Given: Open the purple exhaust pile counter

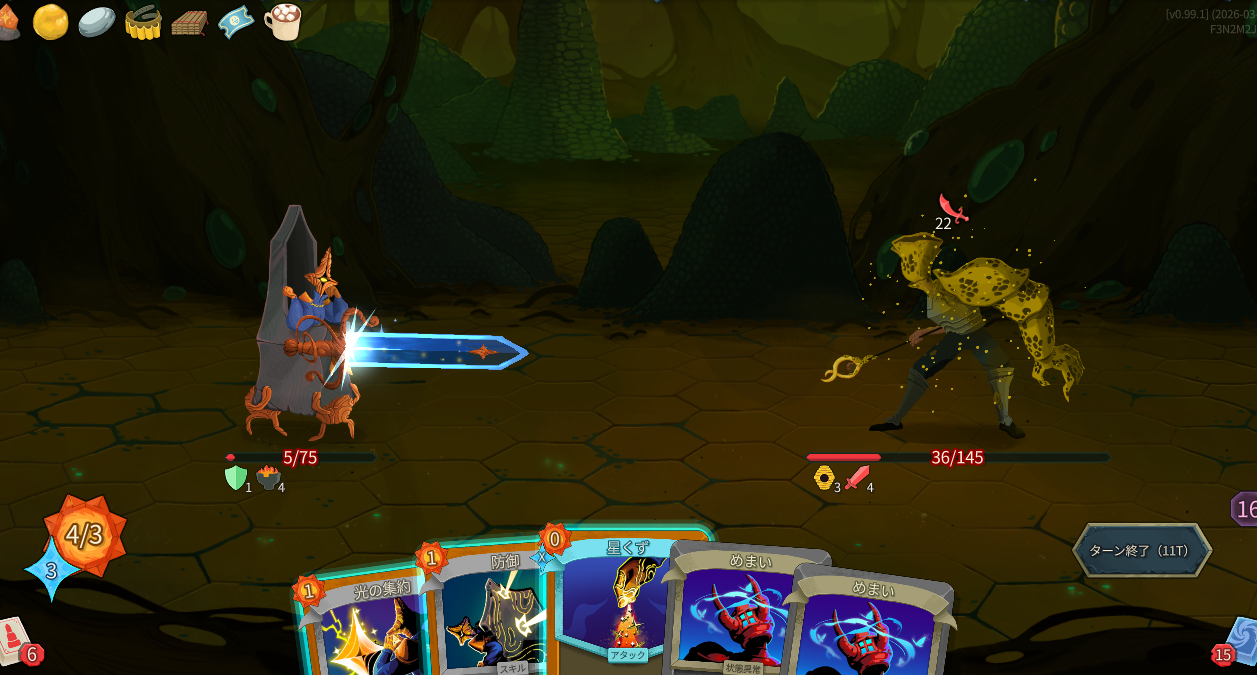Looking at the screenshot, I should pos(1244,509).
